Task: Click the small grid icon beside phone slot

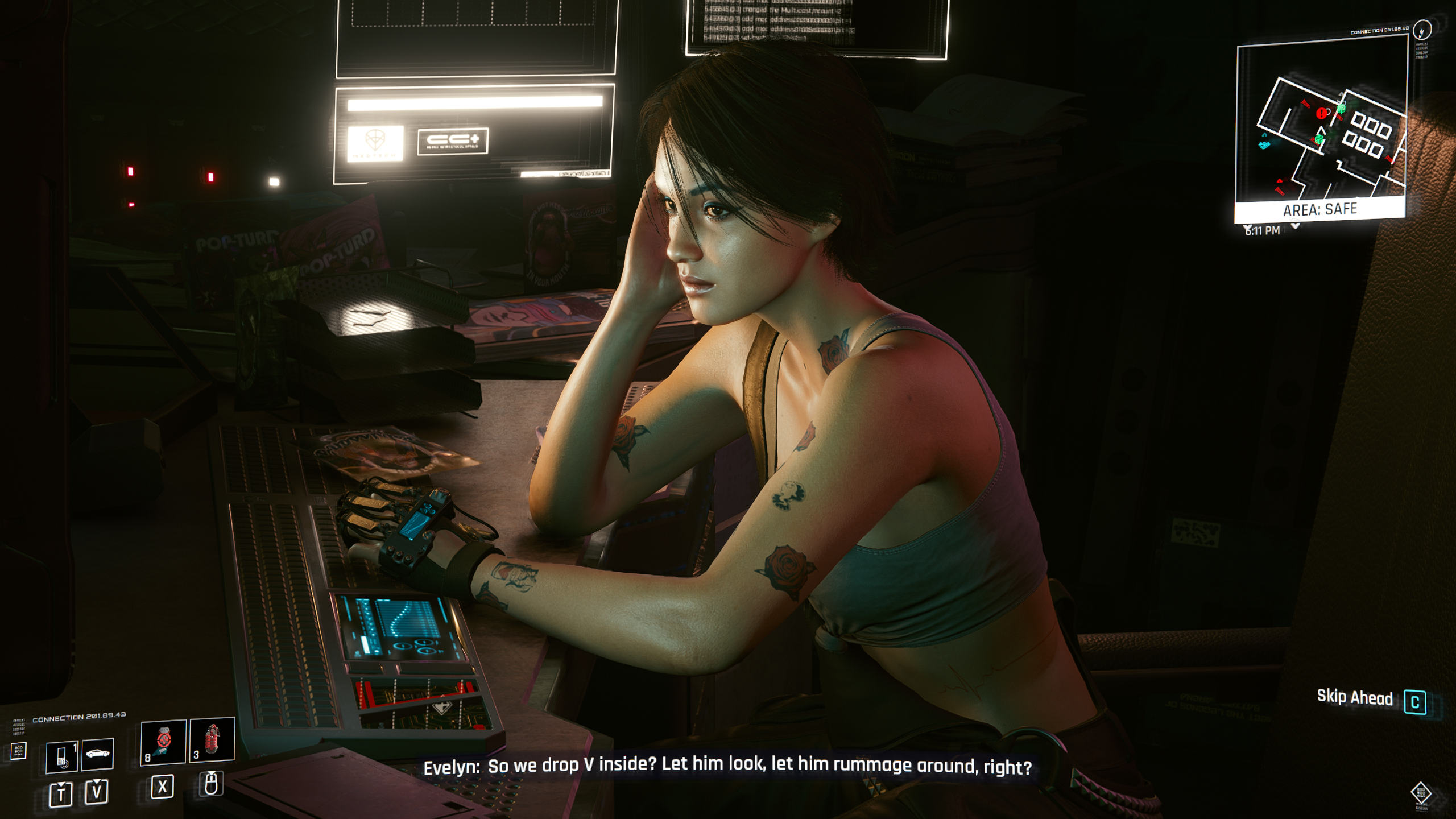Action: pos(18,751)
